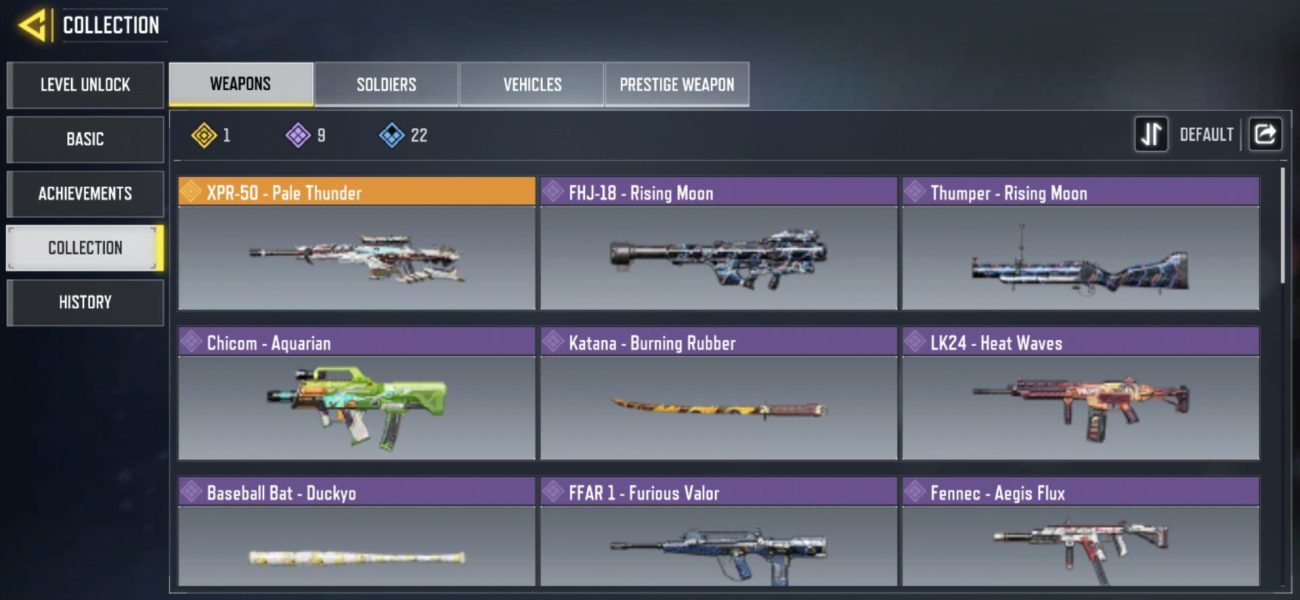Switch to the Prestige Weapon tab

tap(677, 84)
